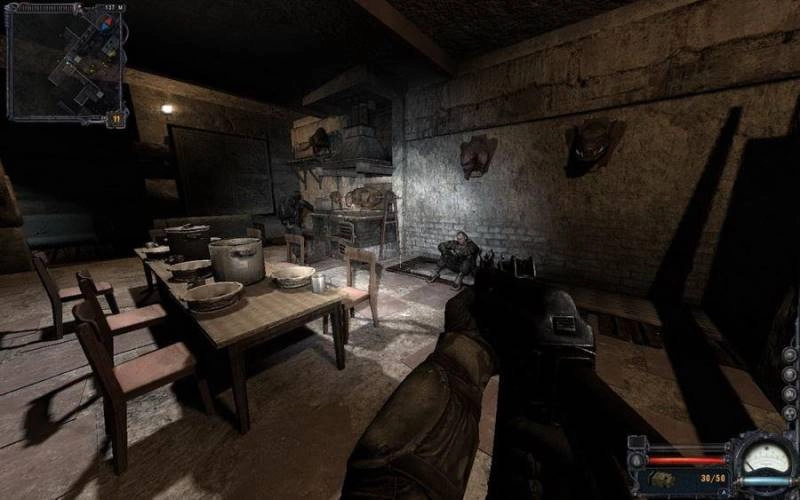Toggle the fire mode 'A' indicator
The width and height of the screenshot is (800, 500).
coord(723,491)
